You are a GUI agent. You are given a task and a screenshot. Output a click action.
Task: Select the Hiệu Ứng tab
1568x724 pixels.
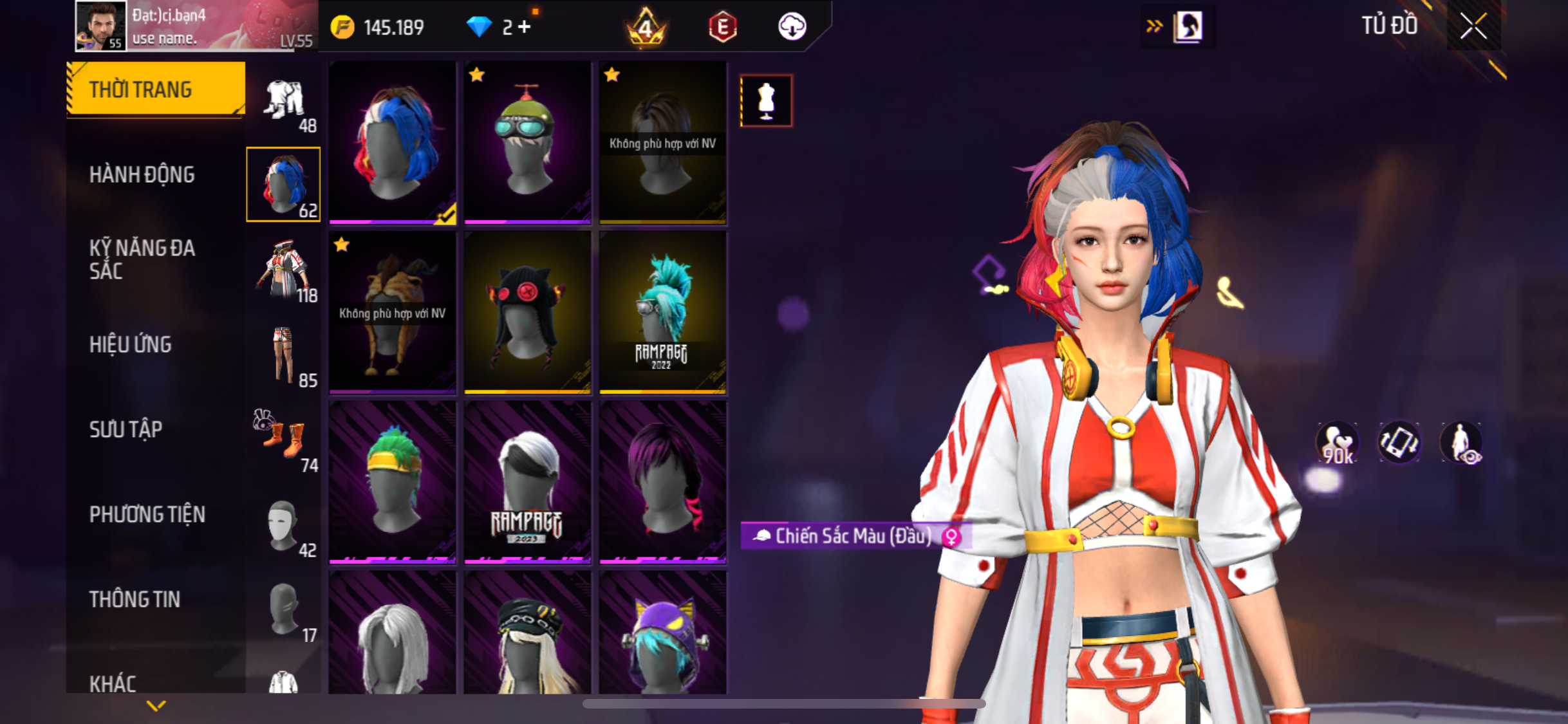(131, 344)
